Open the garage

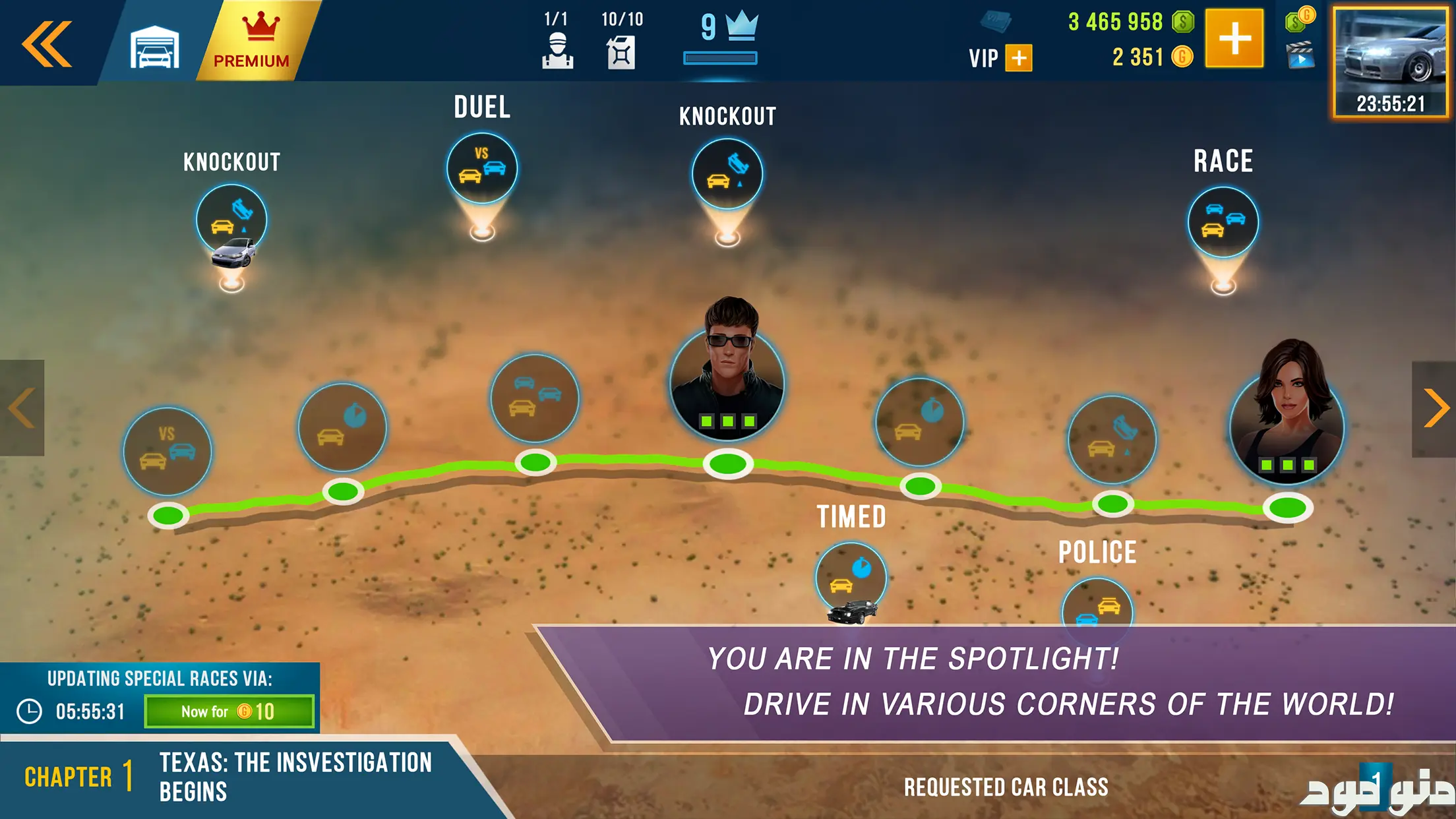pos(154,46)
